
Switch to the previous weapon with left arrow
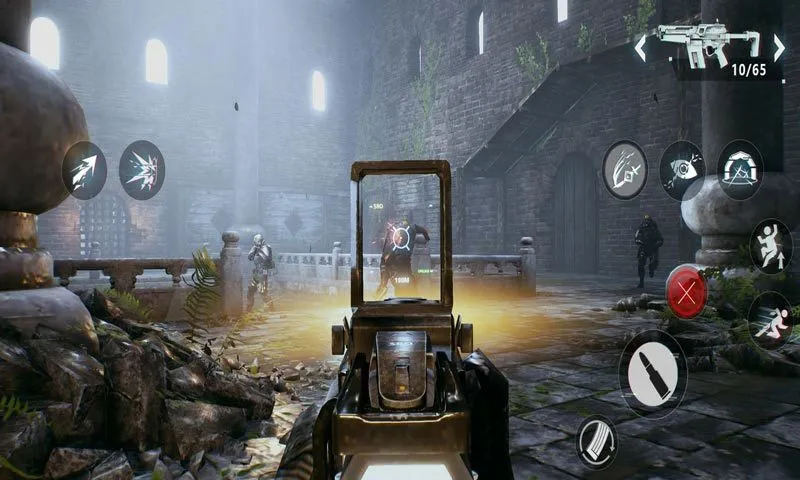pos(641,47)
